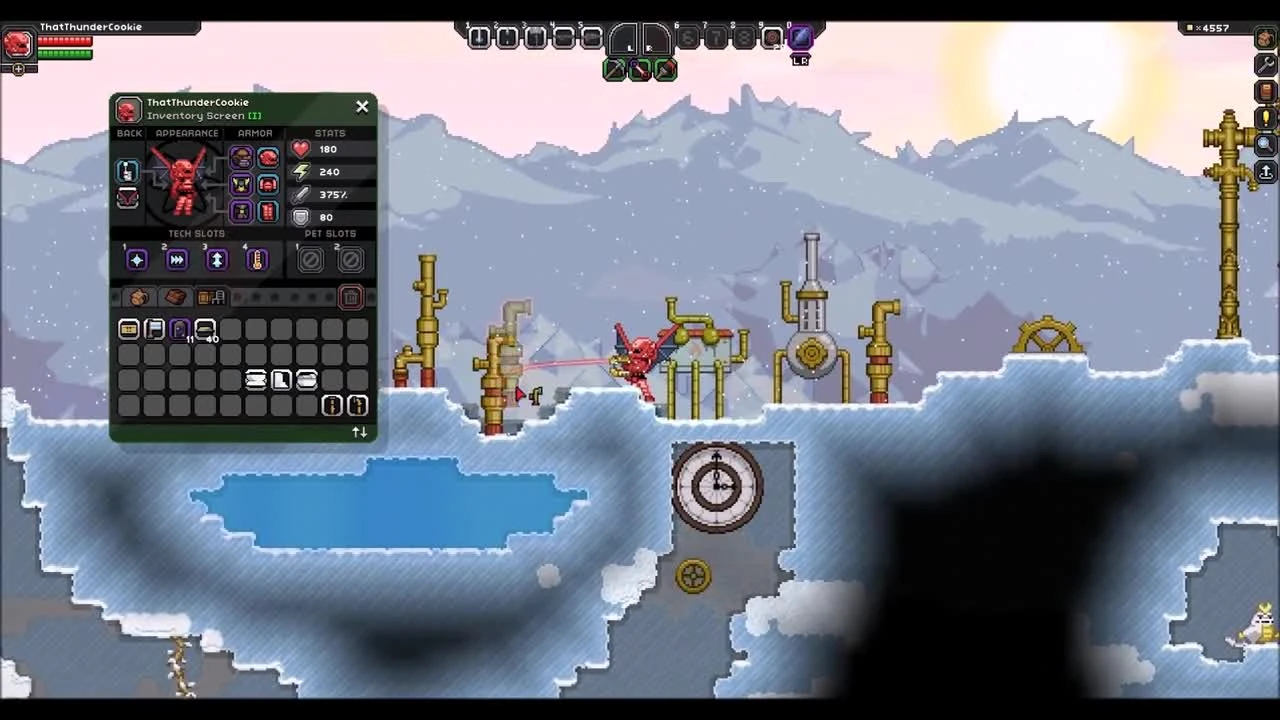The width and height of the screenshot is (1280, 720).
Task: Open the trash slot in the inventory
Action: pyautogui.click(x=350, y=297)
